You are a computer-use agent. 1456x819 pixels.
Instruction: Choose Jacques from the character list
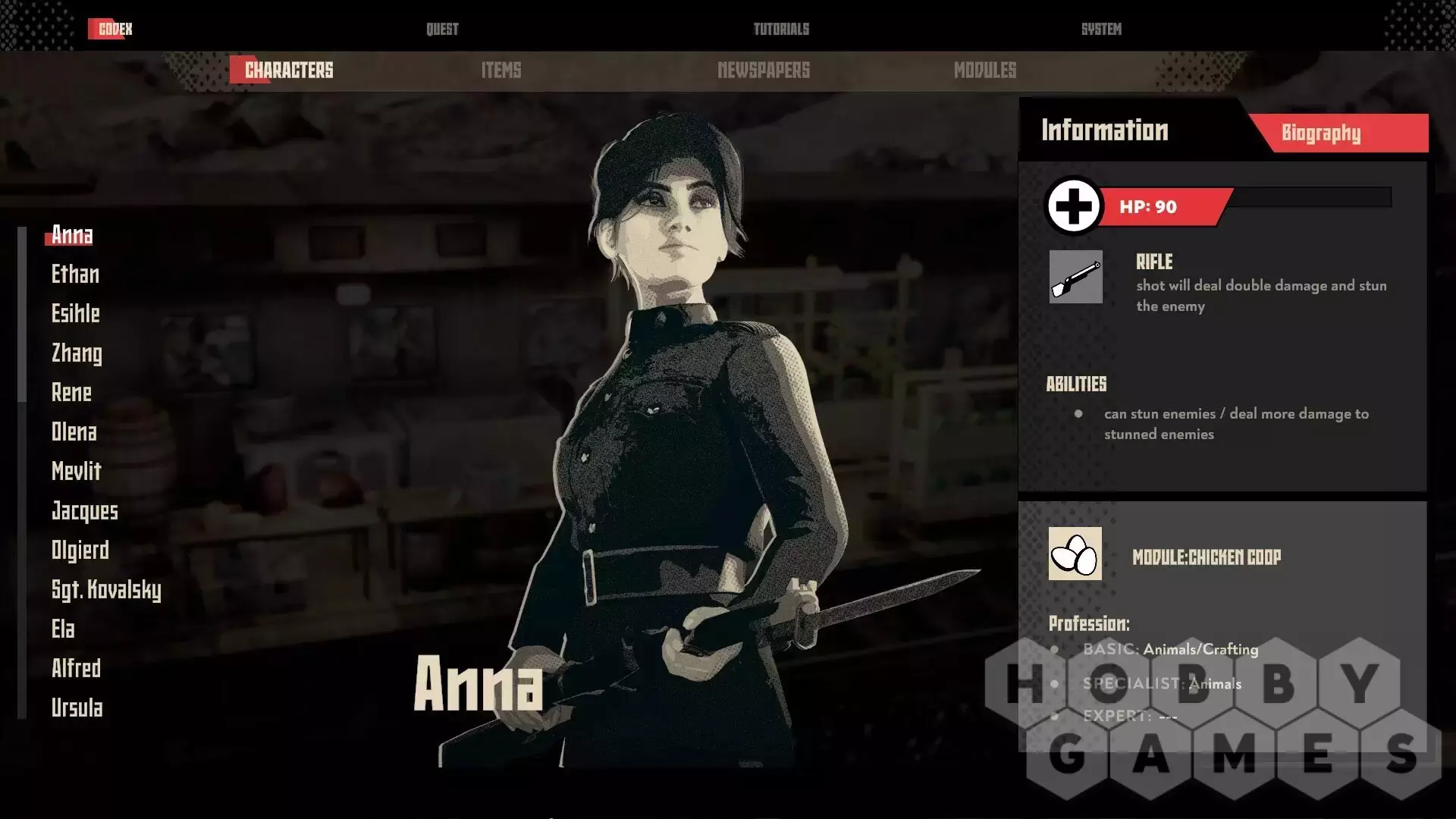click(84, 511)
